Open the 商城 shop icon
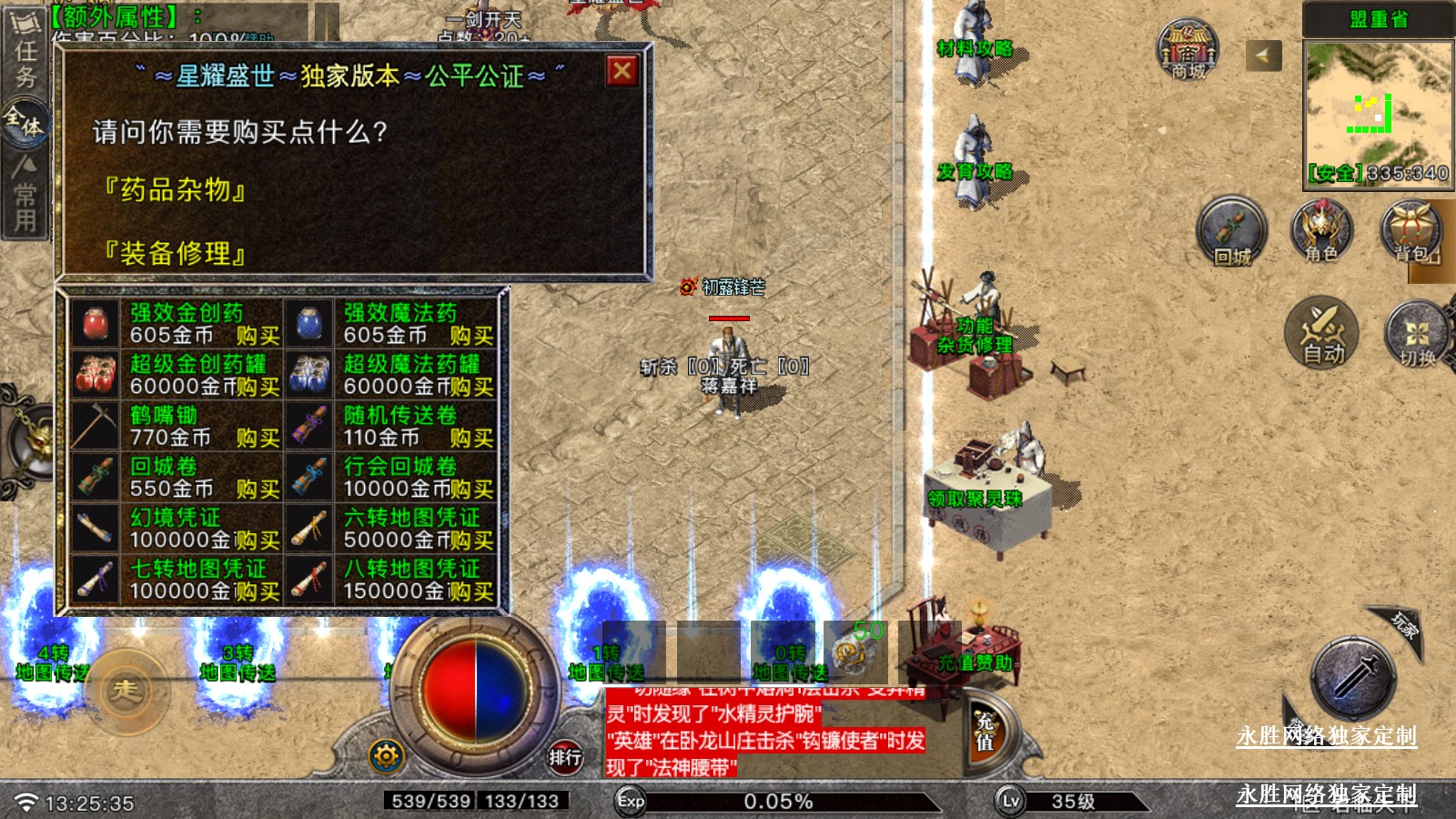This screenshot has height=819, width=1456. point(1188,51)
